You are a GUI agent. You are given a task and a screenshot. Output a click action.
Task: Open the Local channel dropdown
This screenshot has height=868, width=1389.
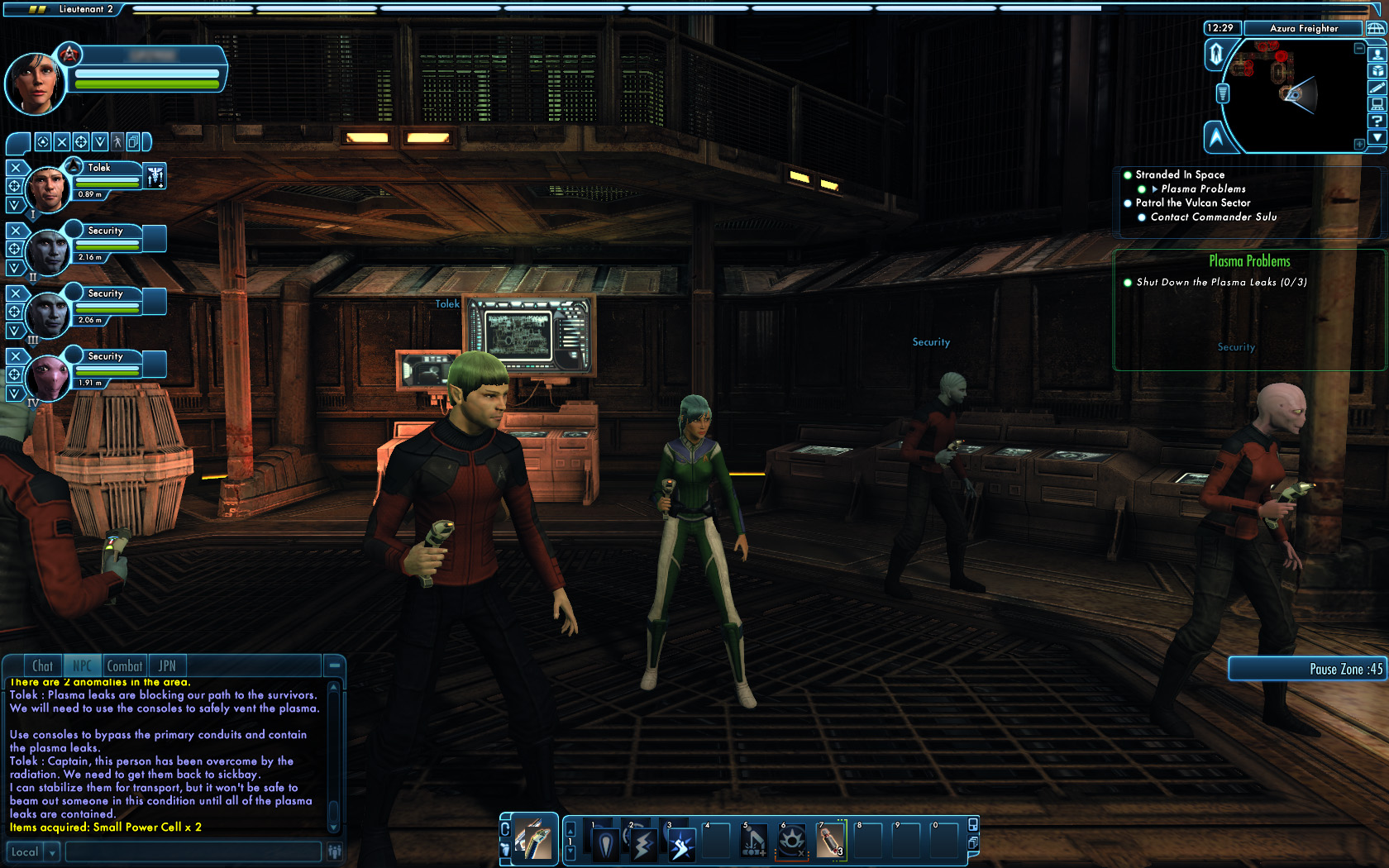click(52, 852)
